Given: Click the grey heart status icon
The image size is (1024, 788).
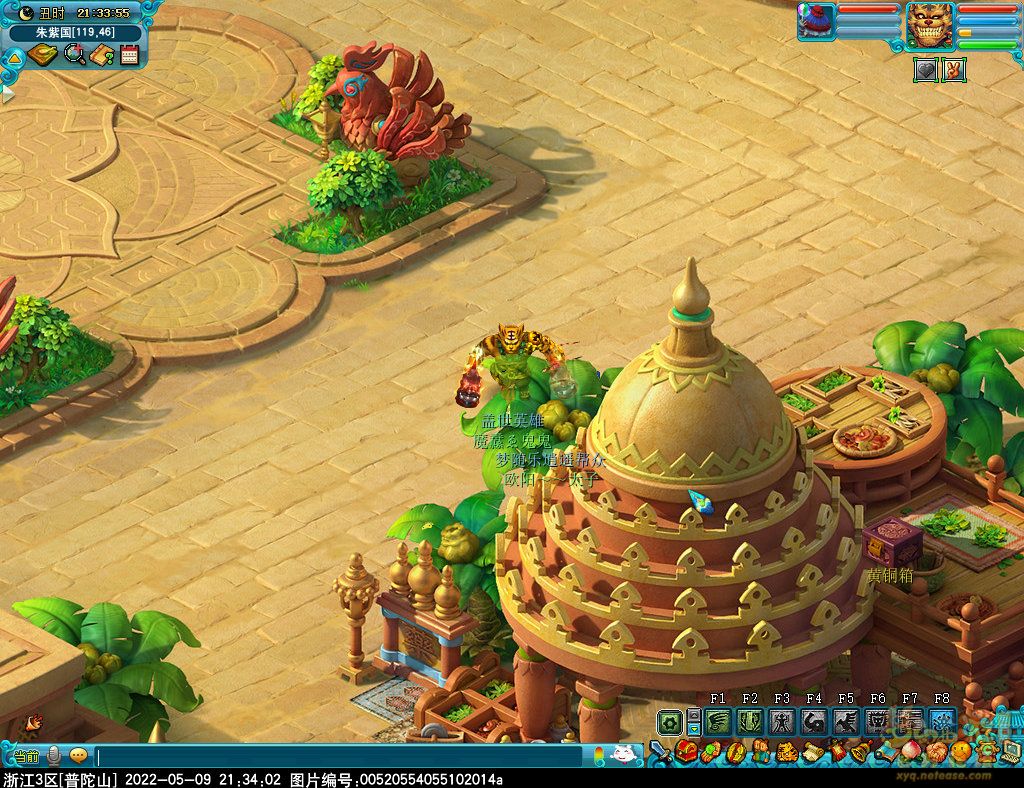Looking at the screenshot, I should point(925,70).
